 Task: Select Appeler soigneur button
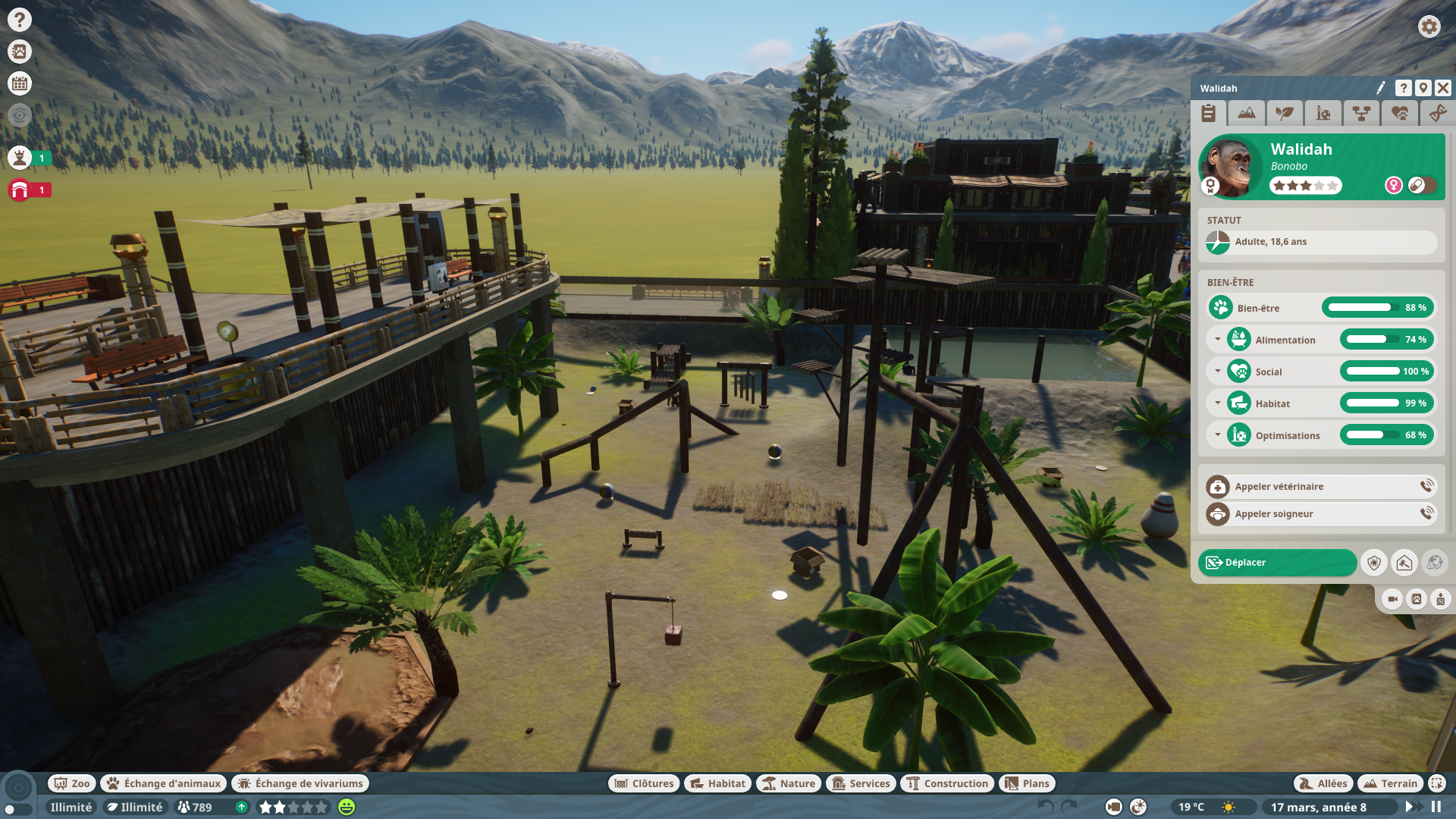click(1321, 514)
